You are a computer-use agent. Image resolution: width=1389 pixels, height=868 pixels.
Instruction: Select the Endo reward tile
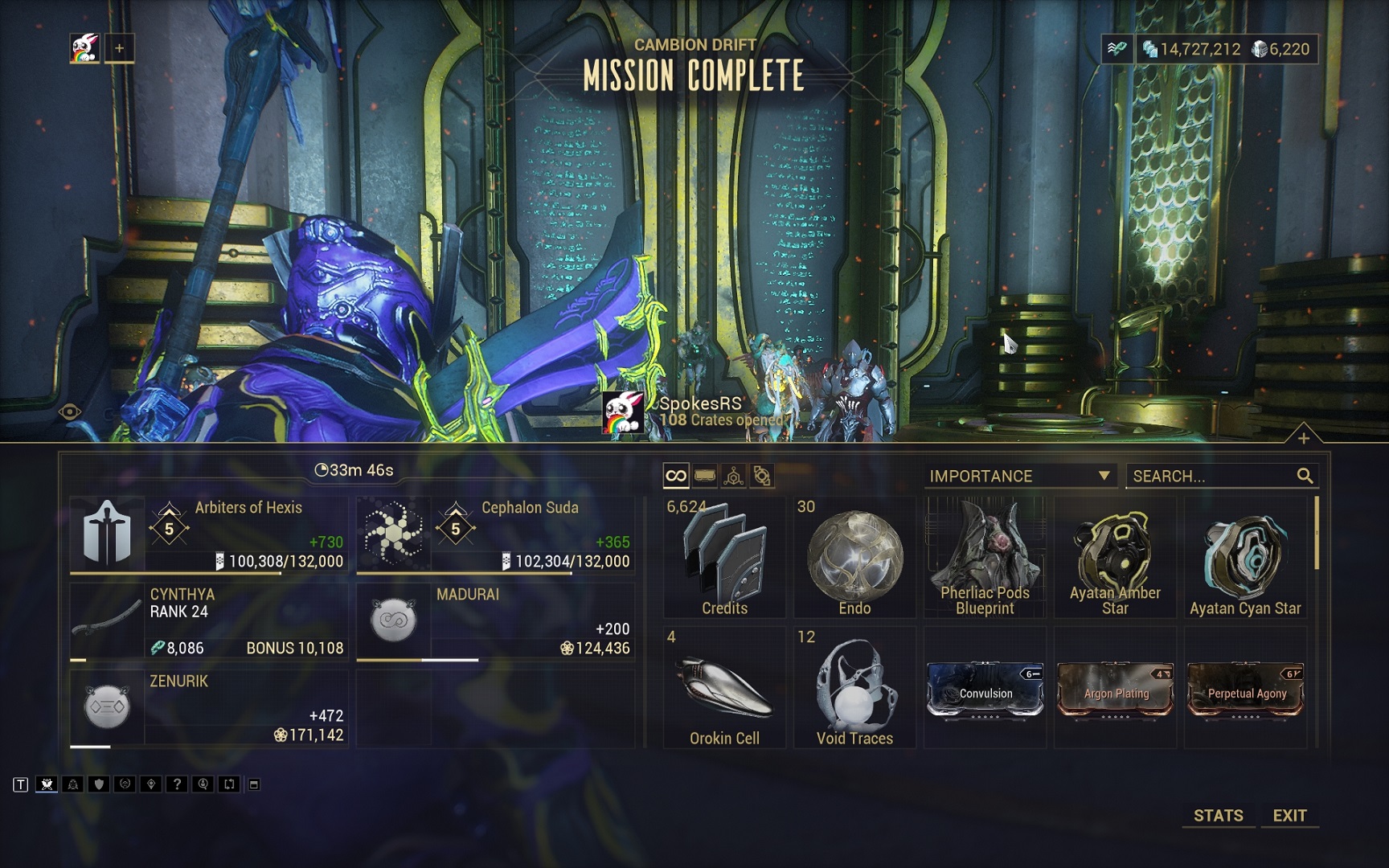pyautogui.click(x=854, y=558)
